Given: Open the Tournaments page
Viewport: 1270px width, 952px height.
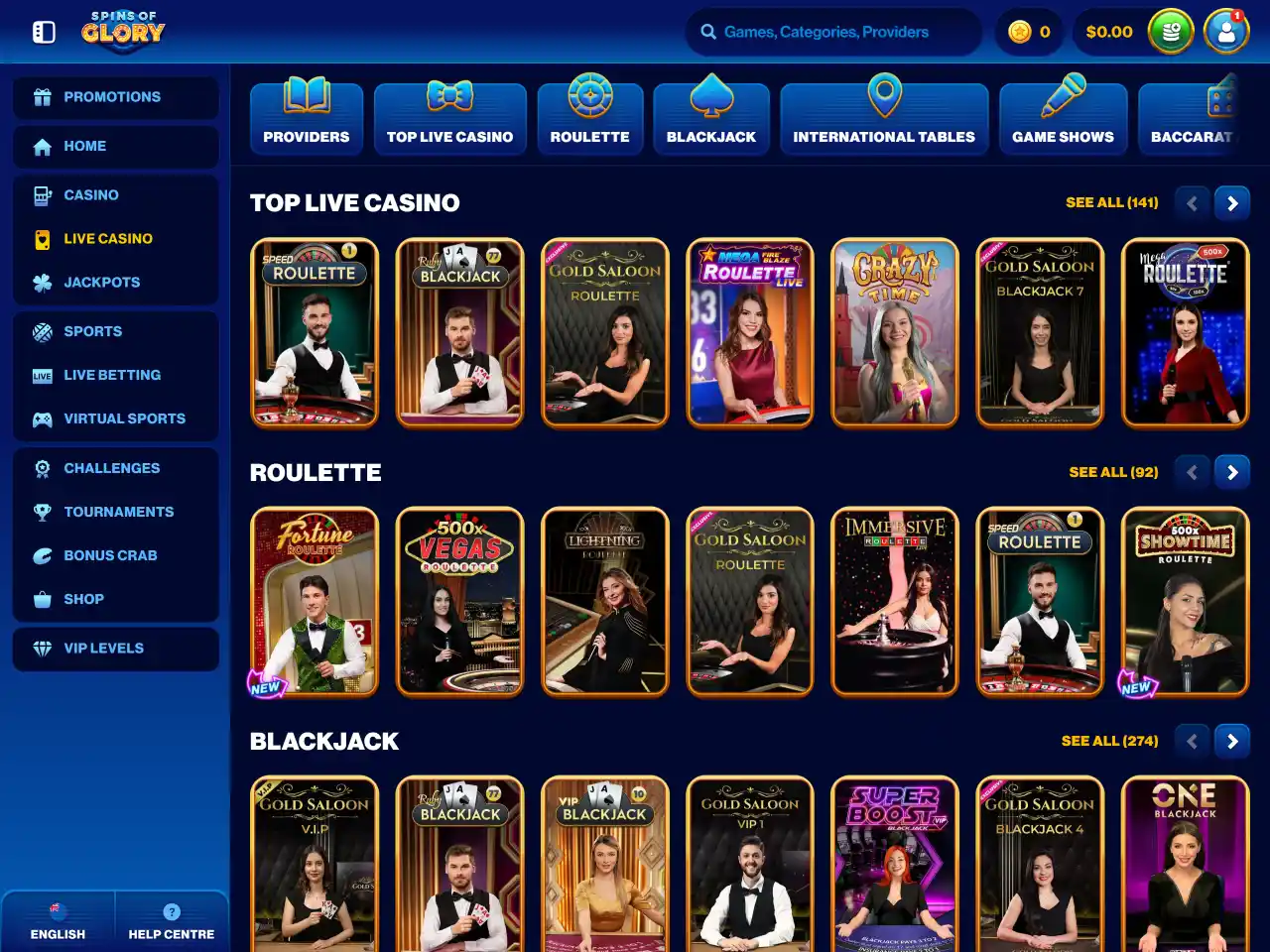Looking at the screenshot, I should pos(118,512).
